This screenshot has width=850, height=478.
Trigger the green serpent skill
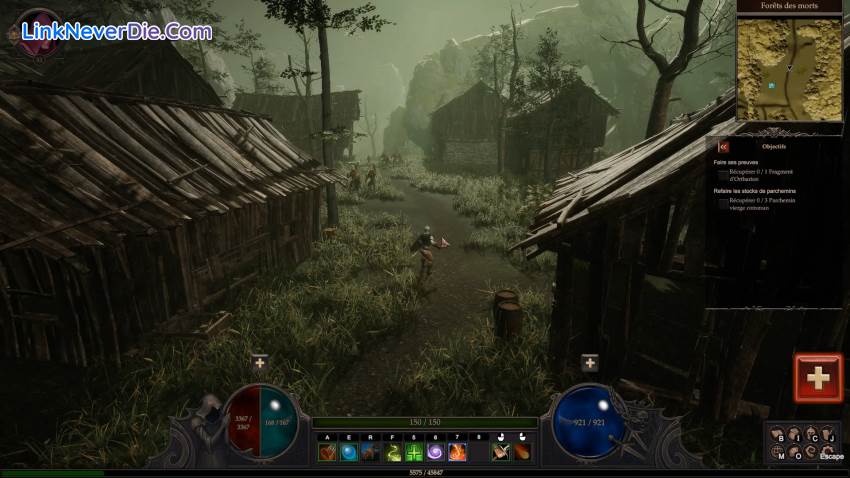pyautogui.click(x=392, y=453)
